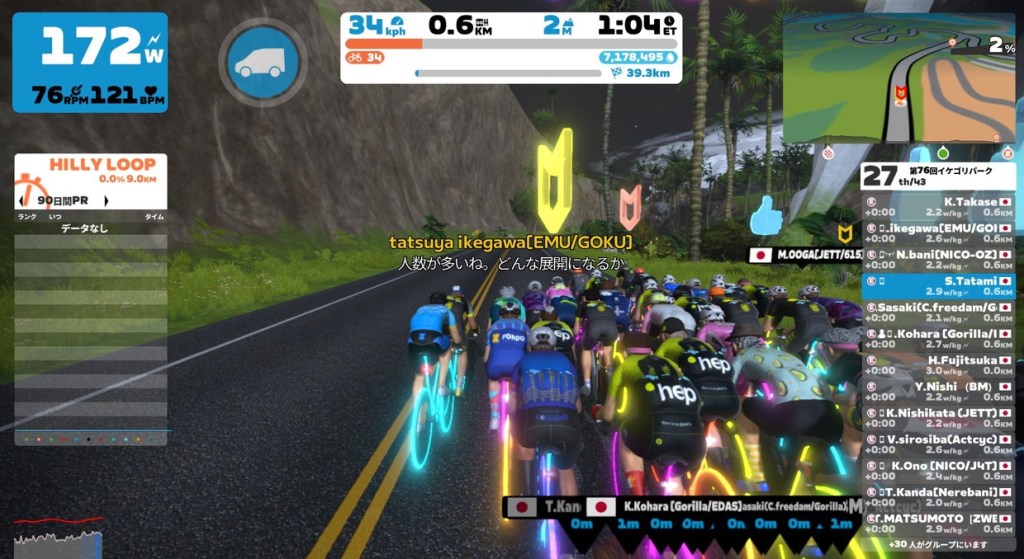Select Y.Nishi (BM) rider row
This screenshot has width=1024, height=559.
(x=938, y=391)
